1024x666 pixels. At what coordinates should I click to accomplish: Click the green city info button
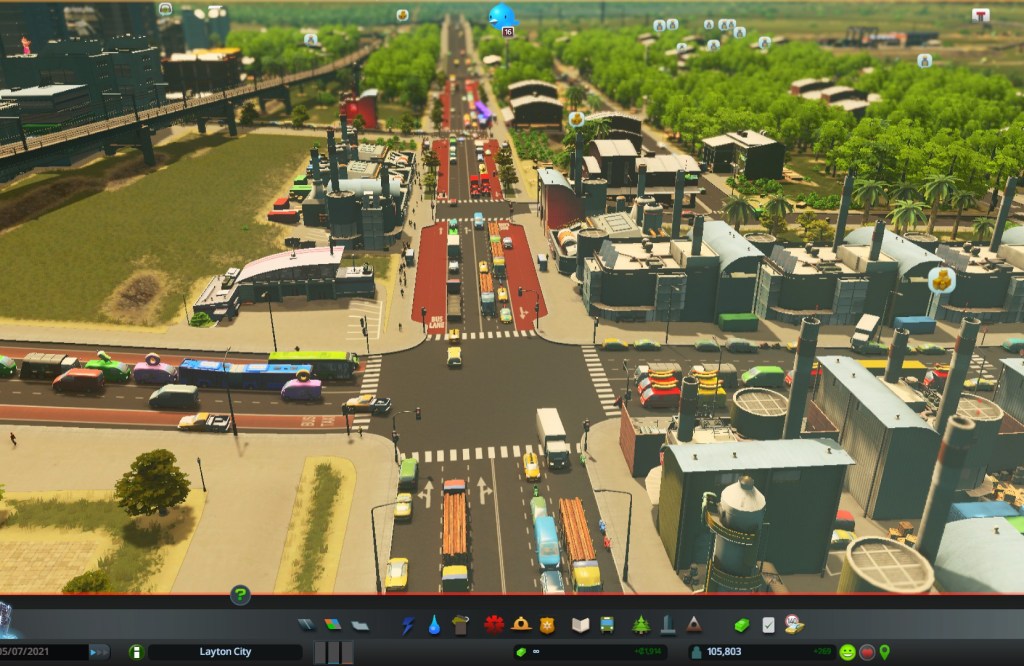[136, 652]
